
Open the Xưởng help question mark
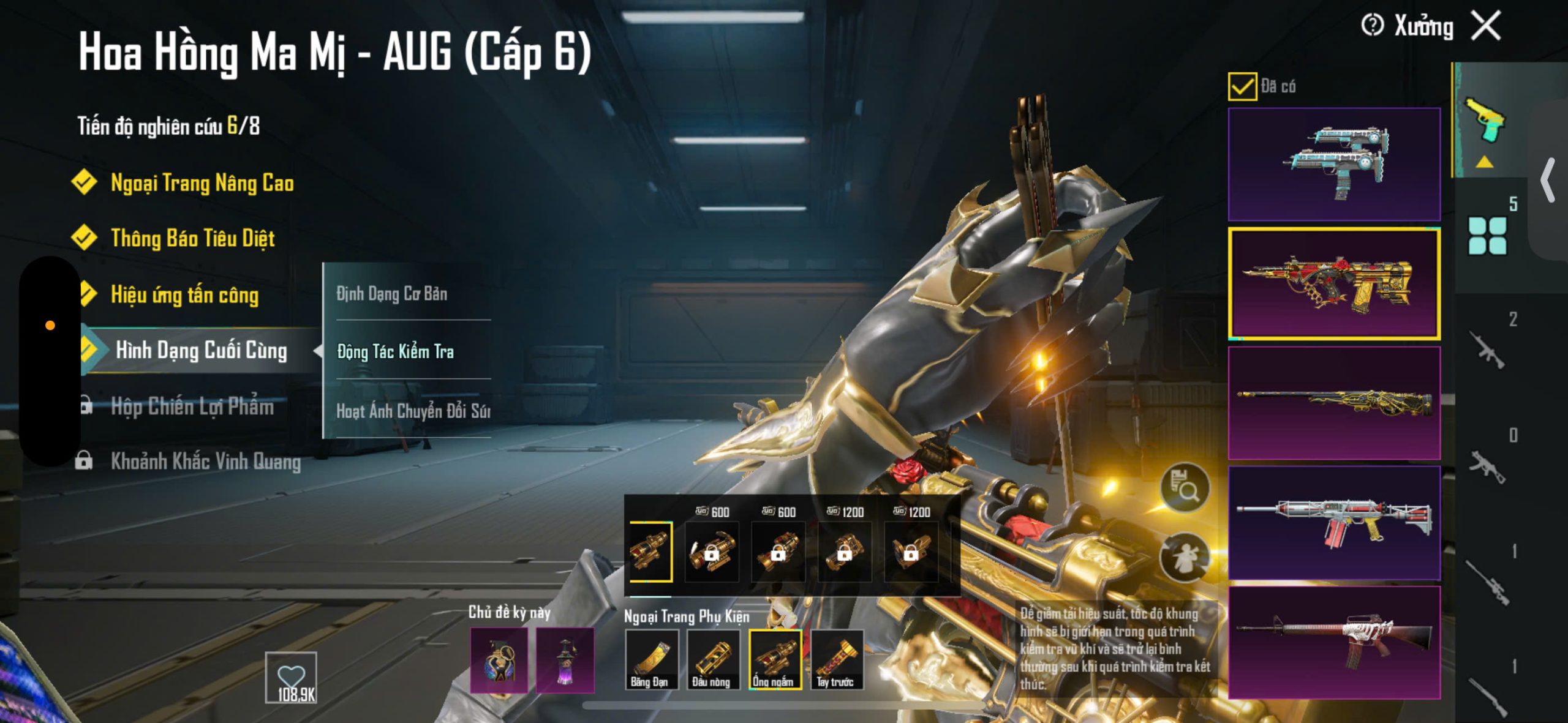pyautogui.click(x=1372, y=26)
